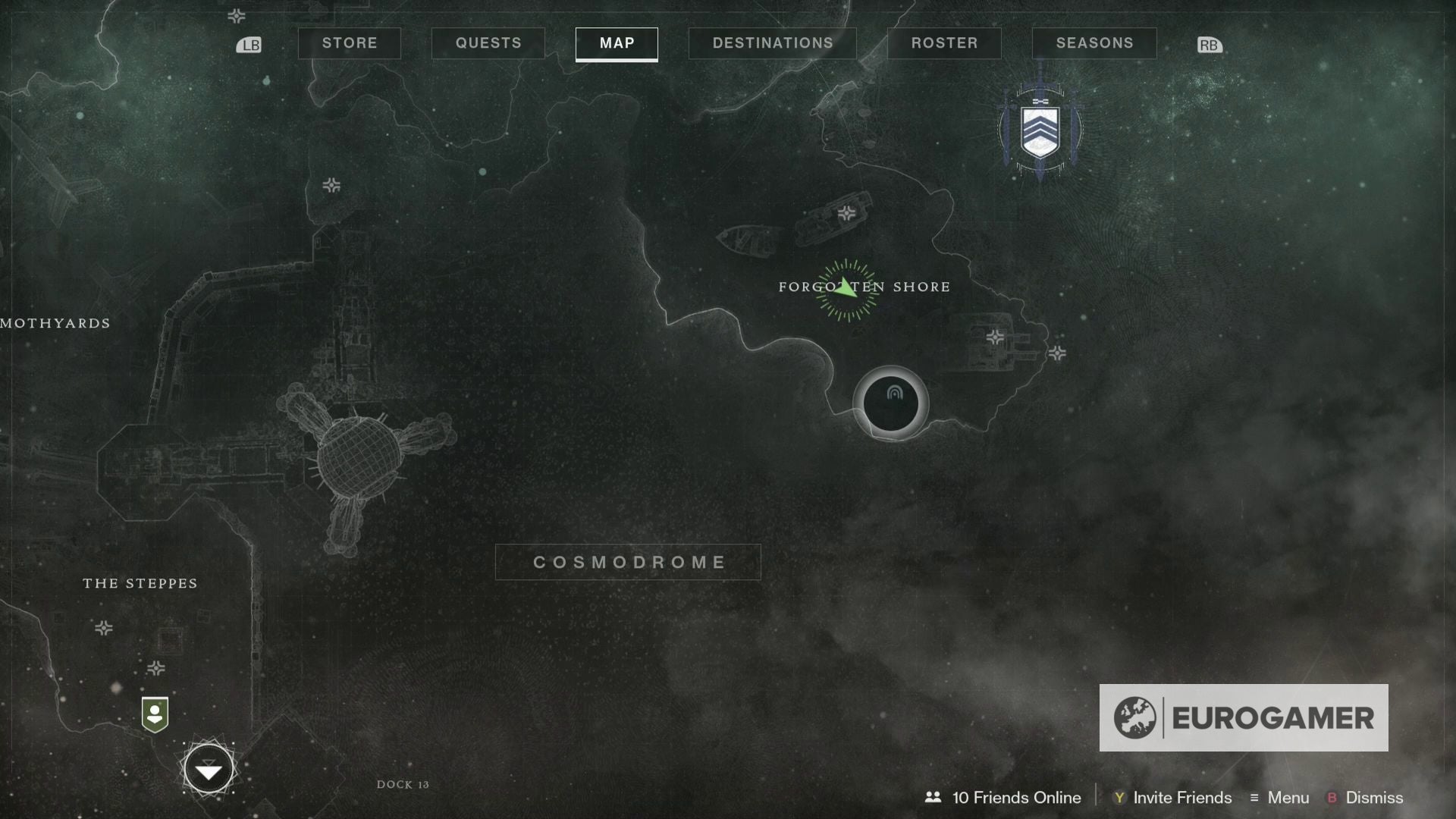Screen dimensions: 1456x819
Task: Click the 10 Friends Online status
Action: pyautogui.click(x=1016, y=798)
